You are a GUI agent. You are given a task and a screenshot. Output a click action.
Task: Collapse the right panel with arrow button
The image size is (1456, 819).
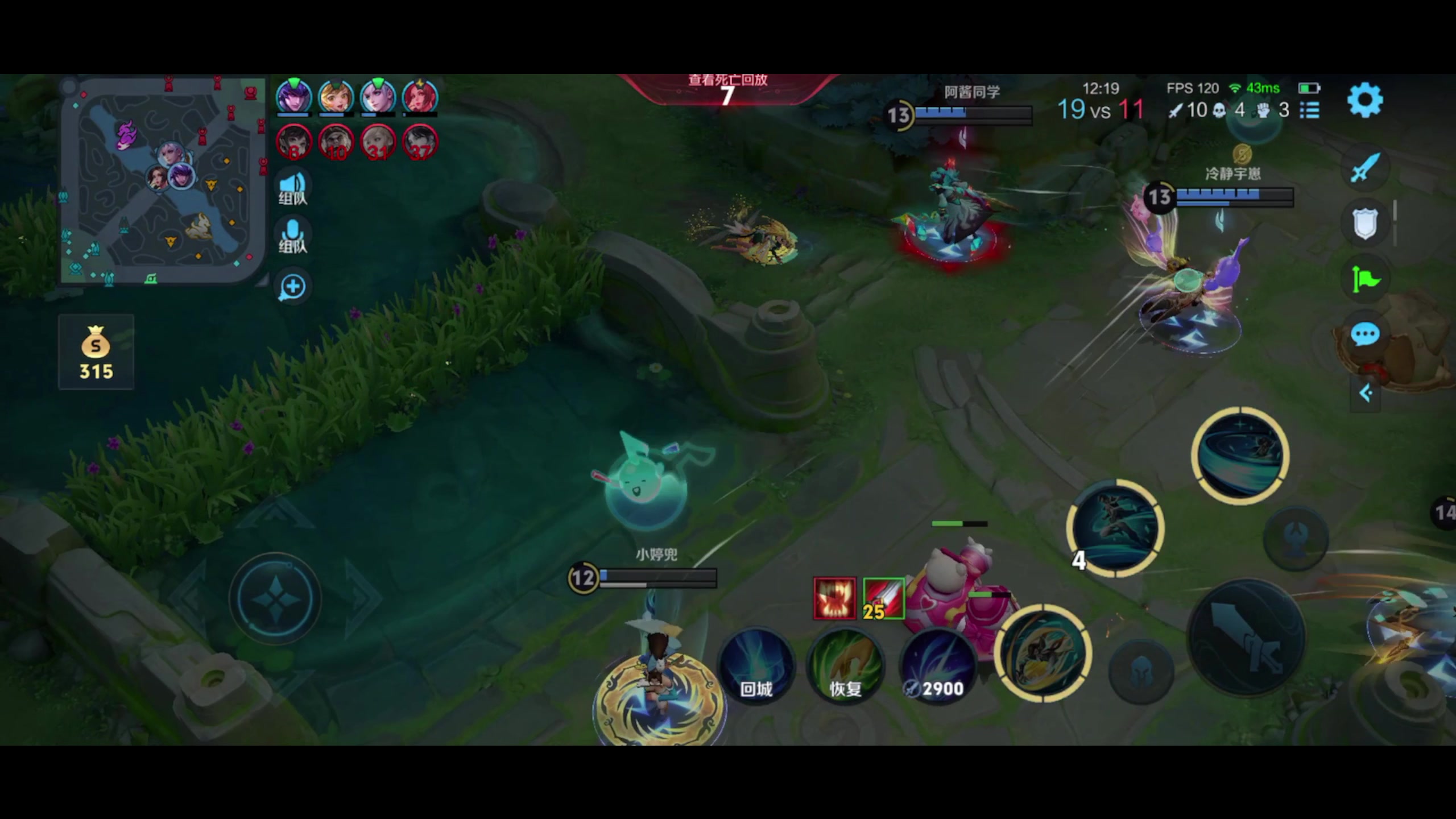[1365, 393]
